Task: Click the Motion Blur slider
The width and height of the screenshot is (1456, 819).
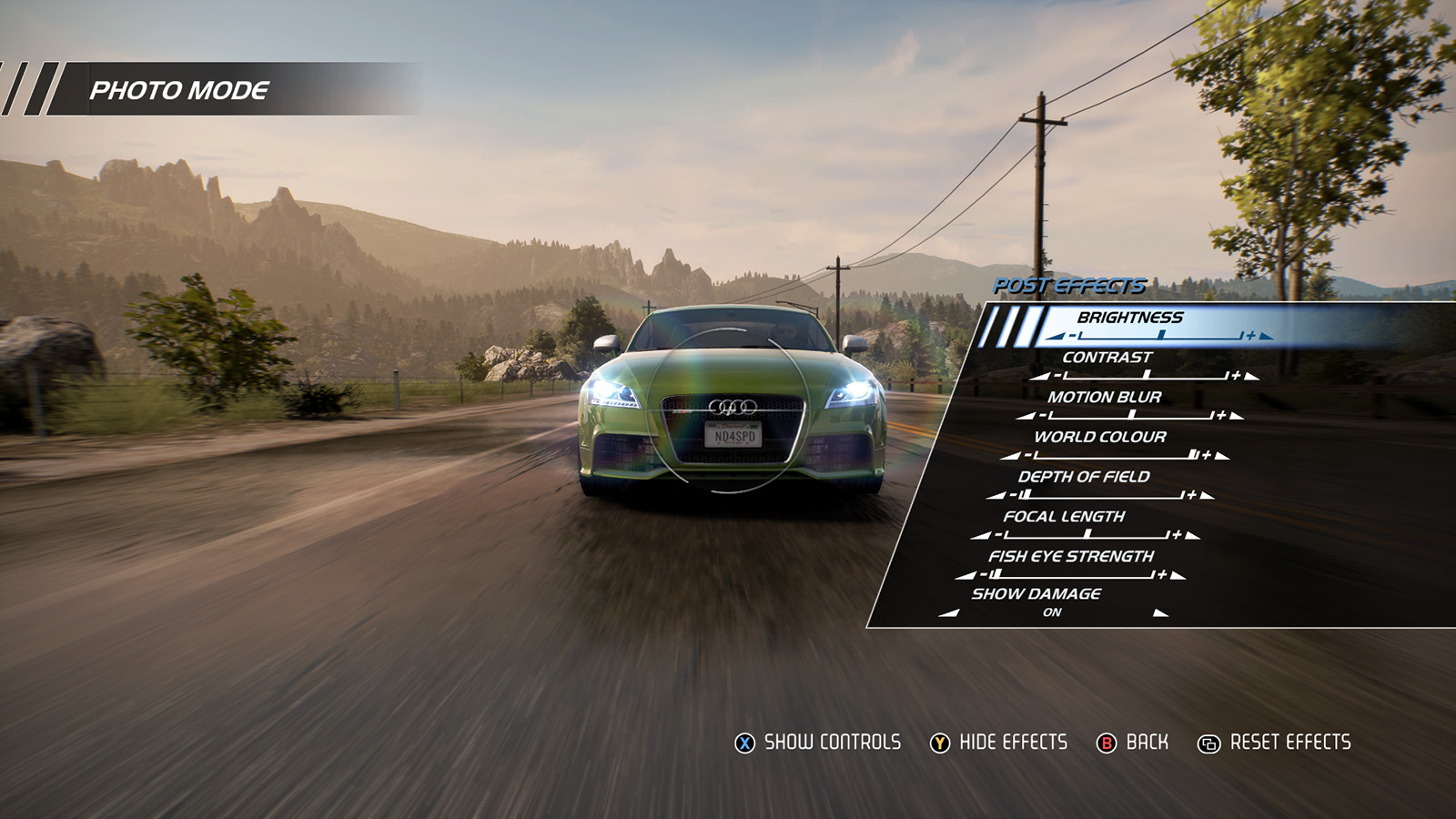Action: tap(1131, 416)
